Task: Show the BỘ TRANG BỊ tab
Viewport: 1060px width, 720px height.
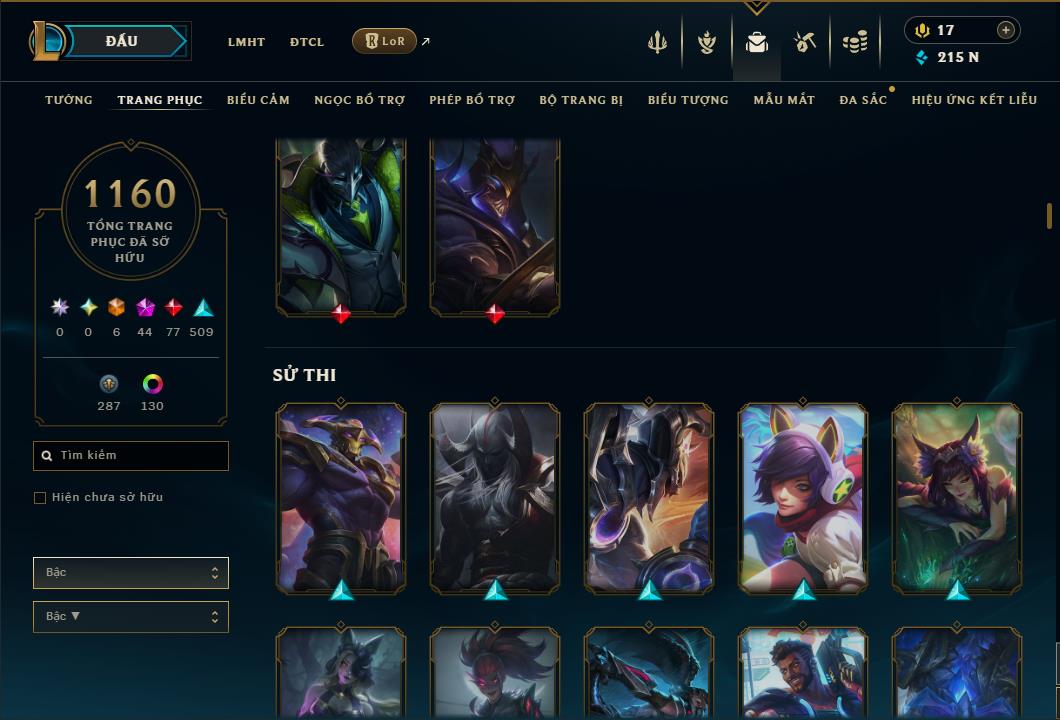Action: pyautogui.click(x=581, y=100)
